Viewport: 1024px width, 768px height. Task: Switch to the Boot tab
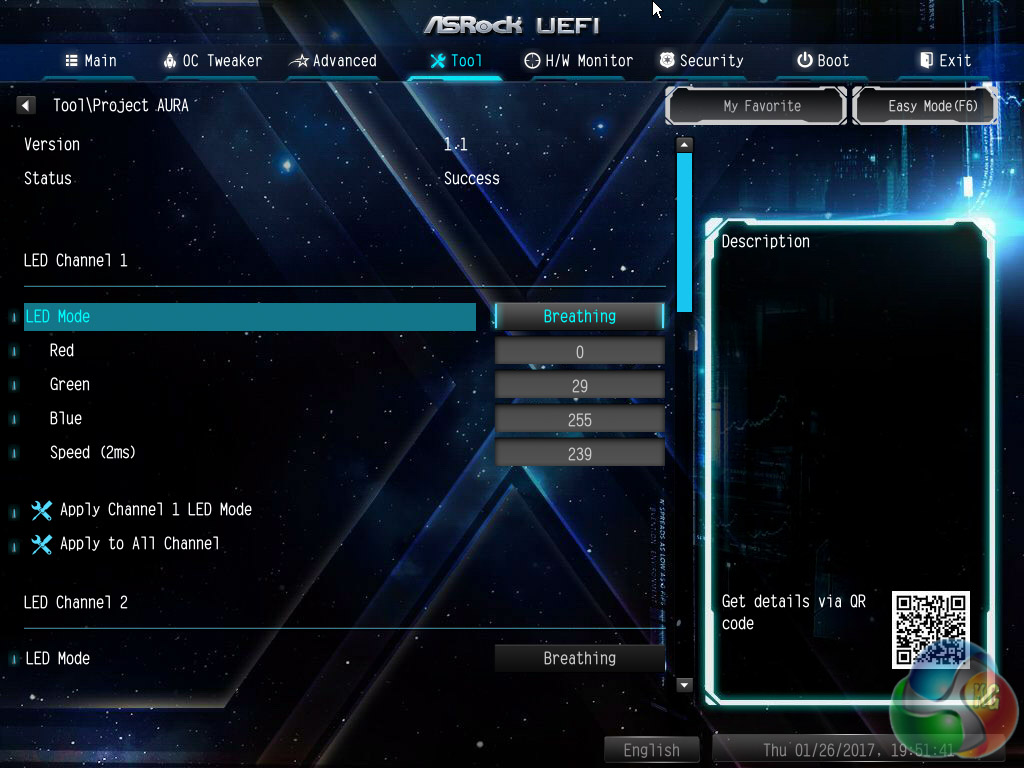pos(822,61)
